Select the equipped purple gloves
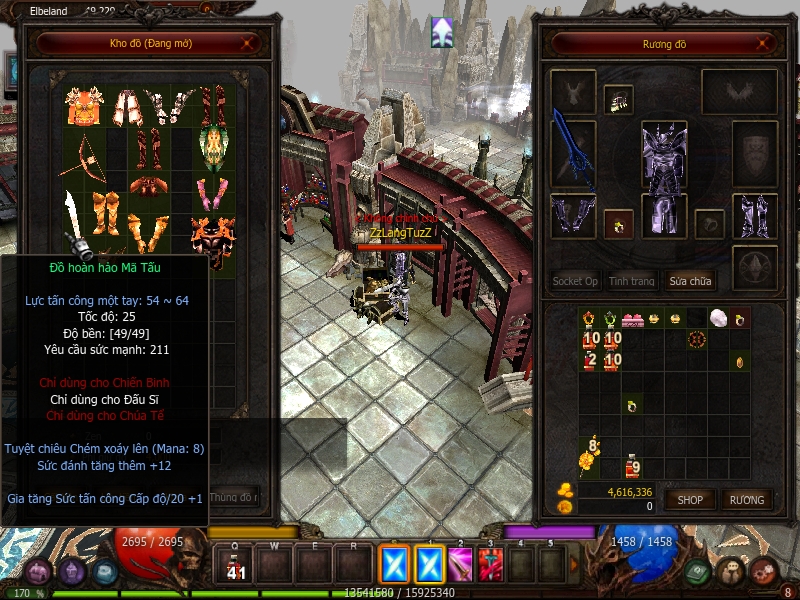 (x=573, y=217)
